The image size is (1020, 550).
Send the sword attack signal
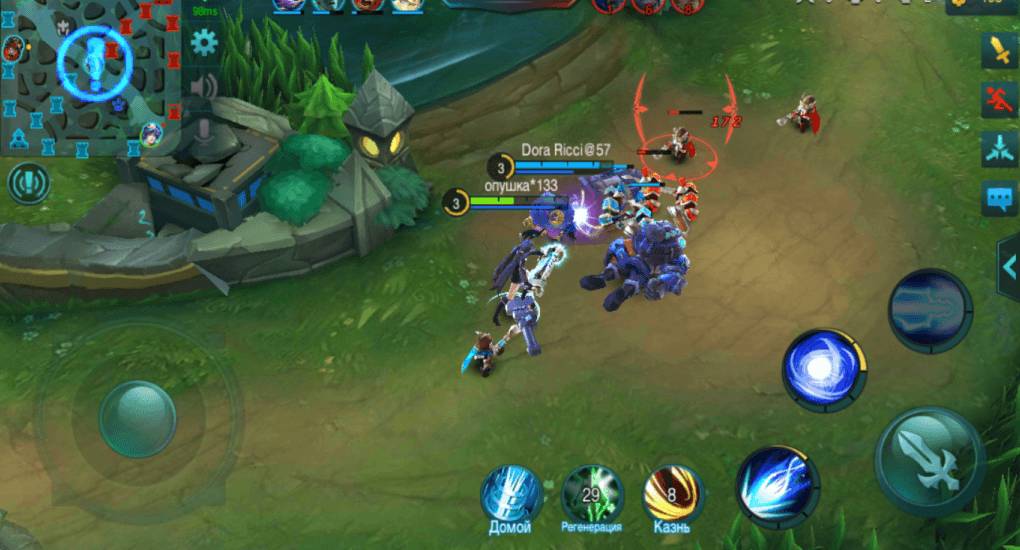pyautogui.click(x=999, y=49)
